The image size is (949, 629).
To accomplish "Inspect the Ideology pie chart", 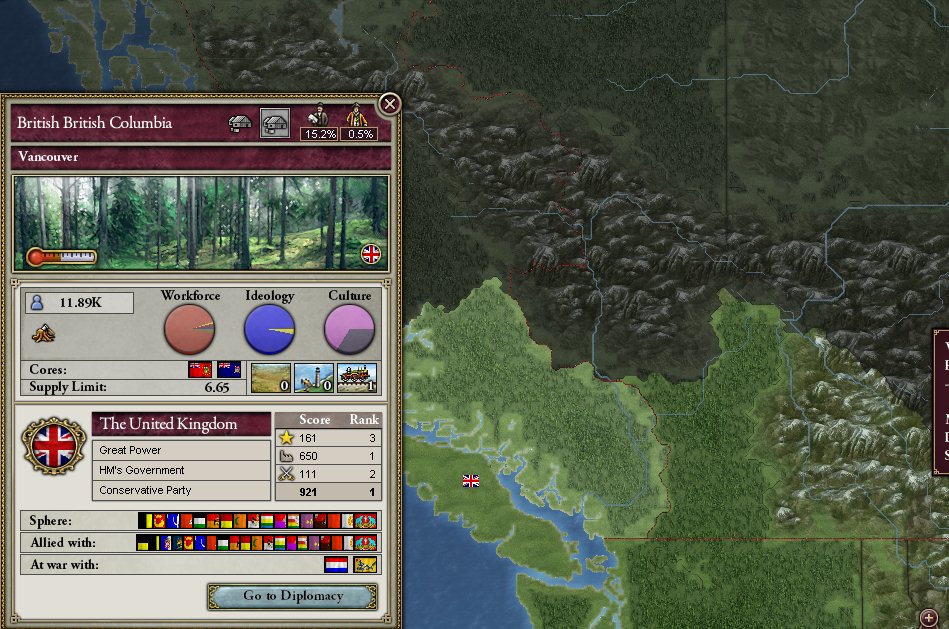I will click(x=269, y=329).
